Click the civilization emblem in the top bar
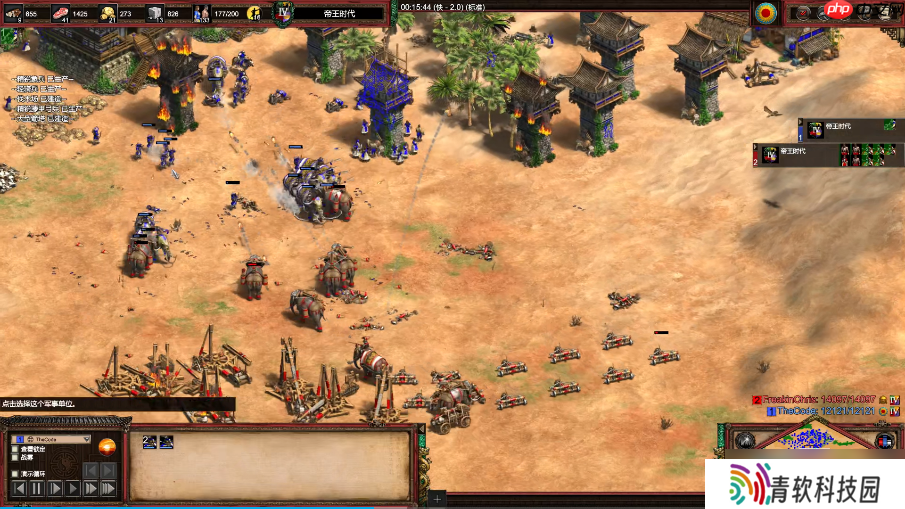905x509 pixels. pos(283,12)
